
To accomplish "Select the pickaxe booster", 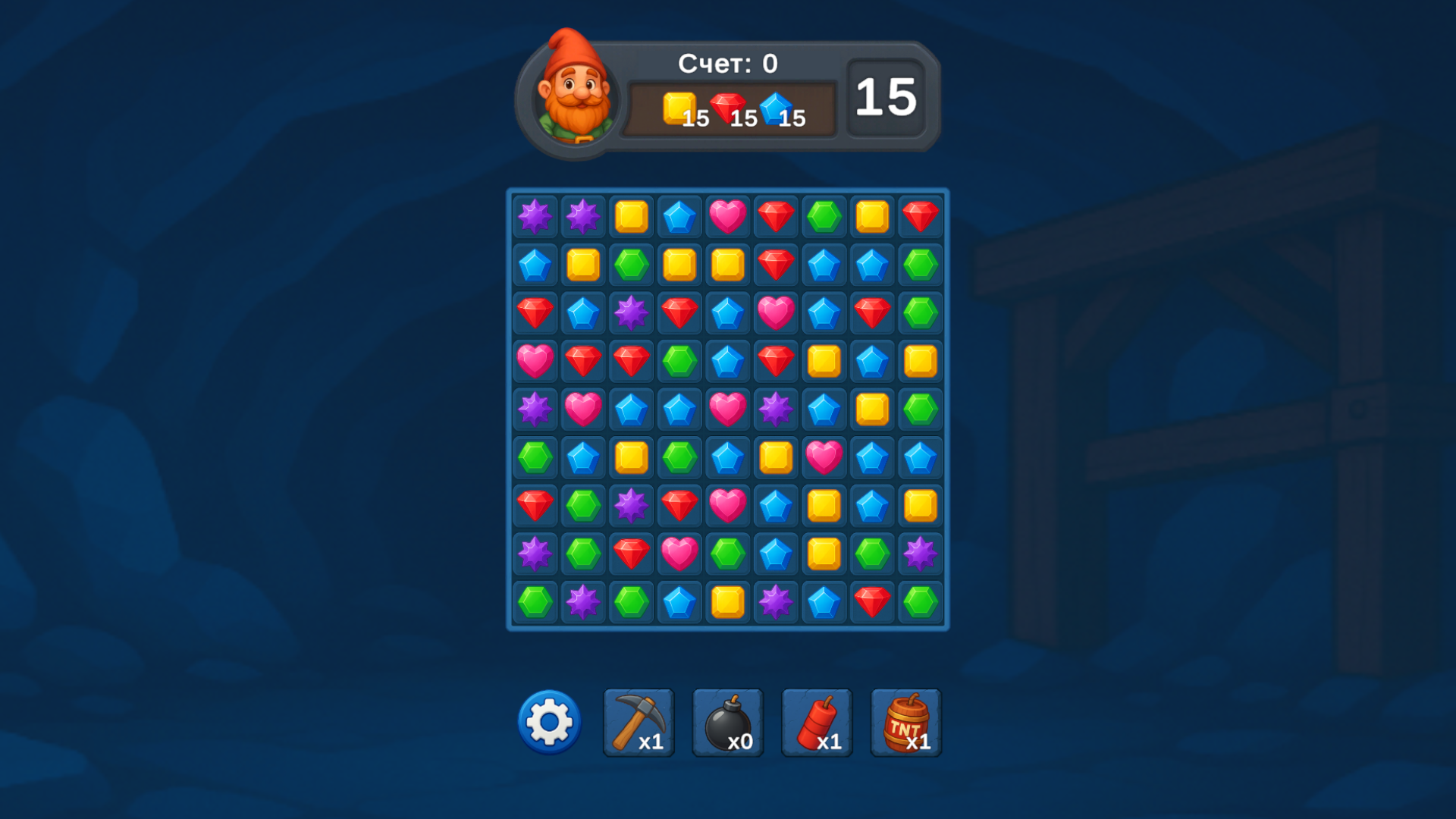I will [638, 722].
